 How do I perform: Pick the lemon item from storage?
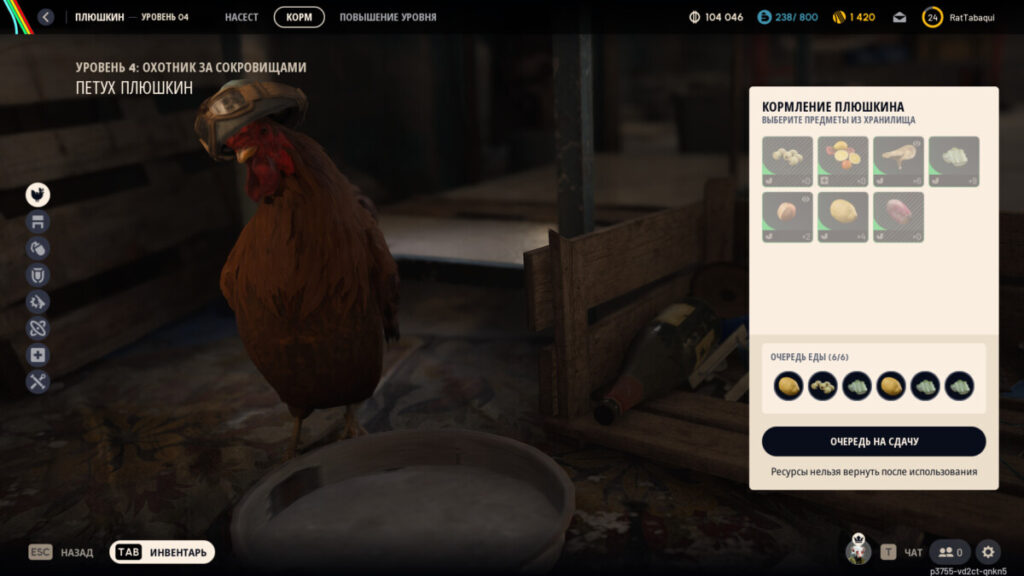[843, 217]
